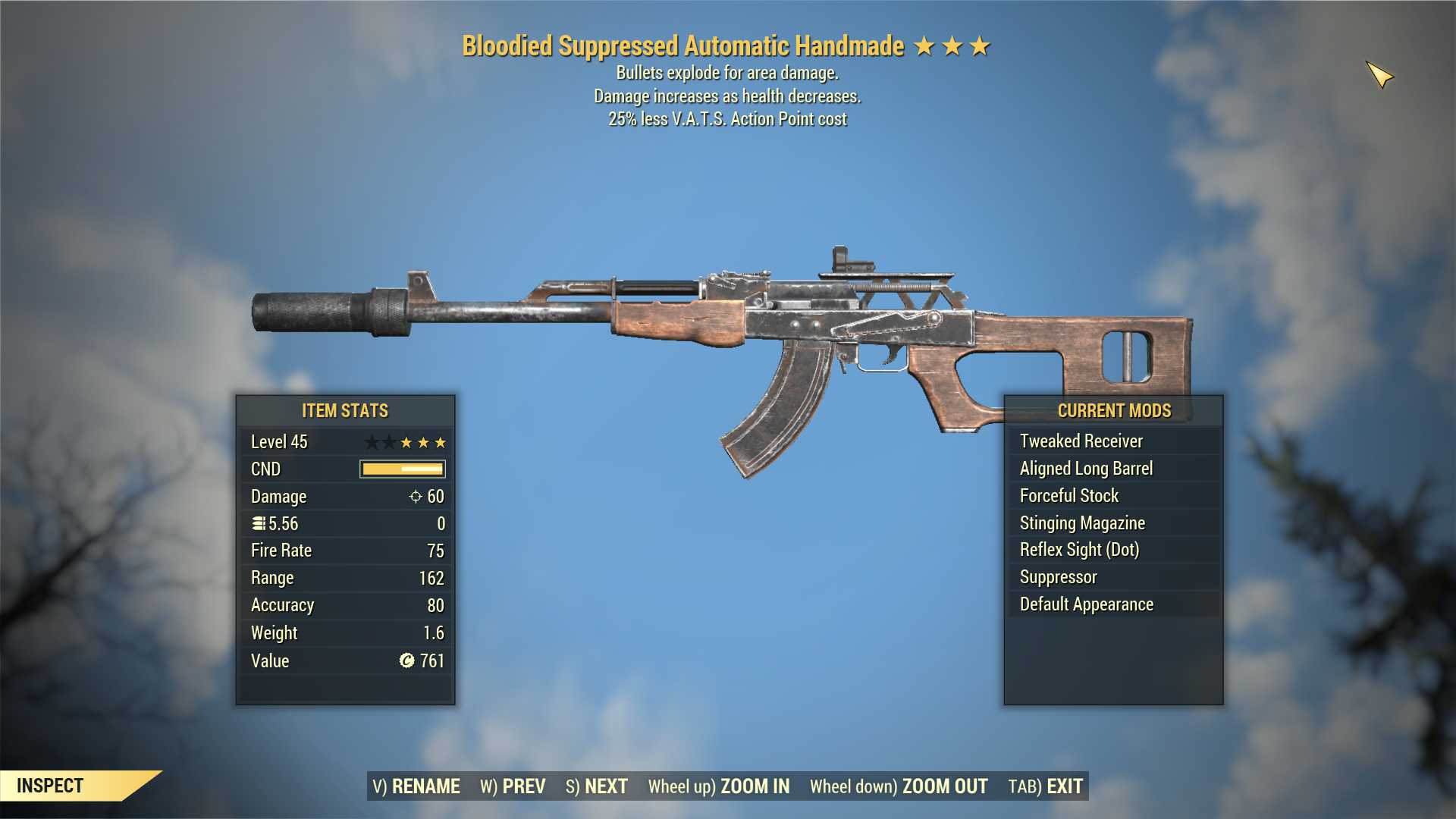The width and height of the screenshot is (1456, 819).
Task: Exit the inspect screen
Action: [x=1045, y=786]
